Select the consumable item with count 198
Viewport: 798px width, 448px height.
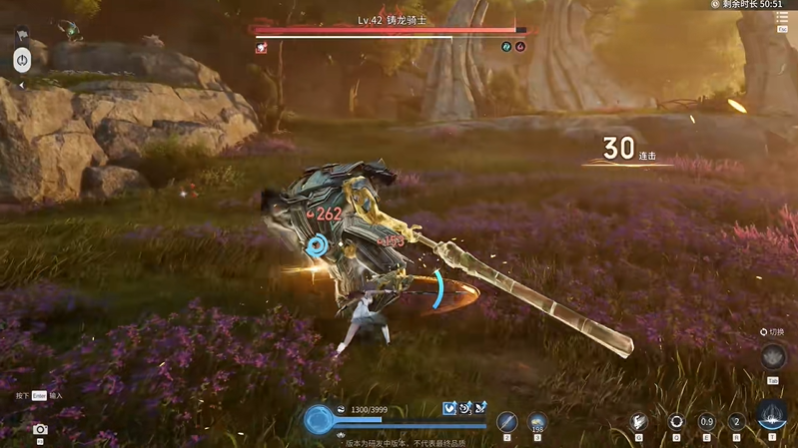pyautogui.click(x=537, y=422)
